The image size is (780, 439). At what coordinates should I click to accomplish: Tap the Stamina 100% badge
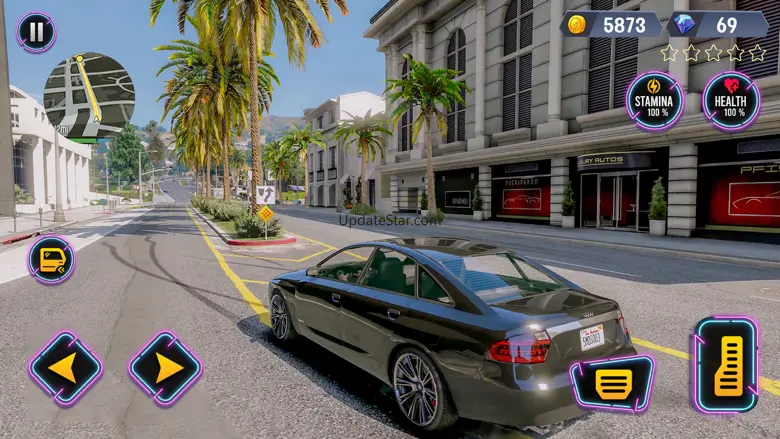click(655, 101)
